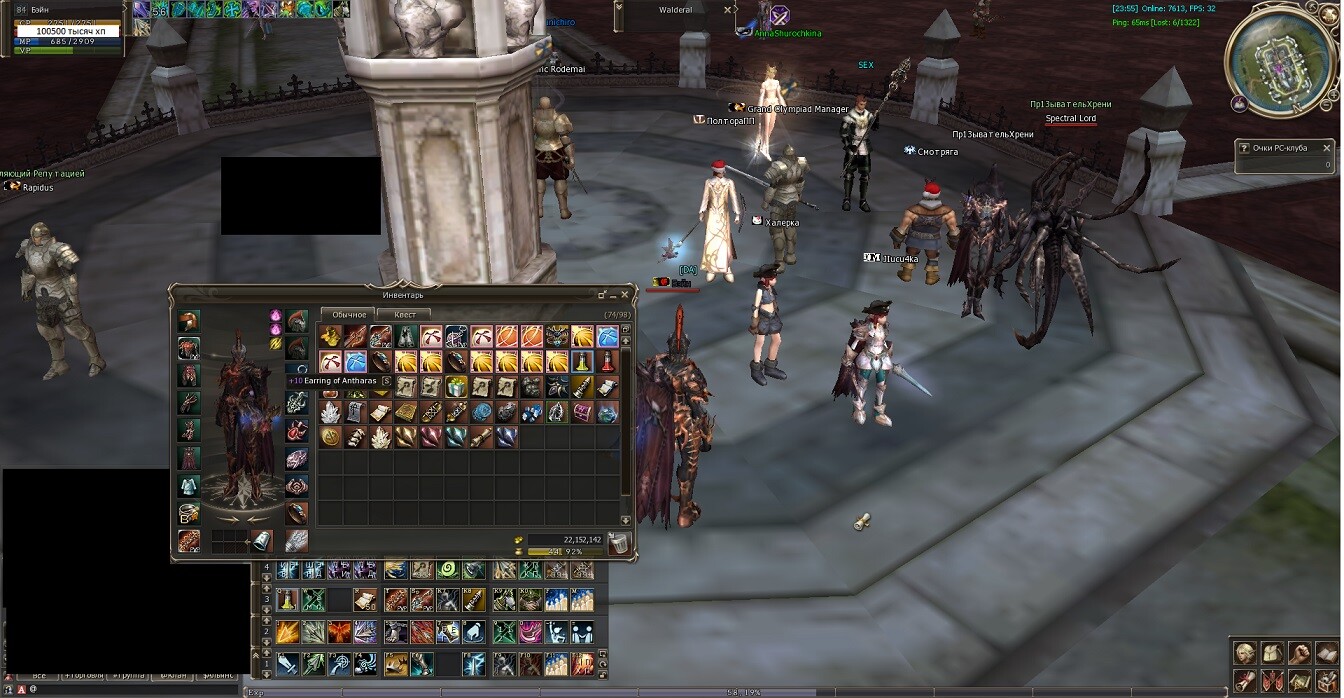Select the gold coin item in inventory
The height and width of the screenshot is (698, 1344).
point(330,437)
